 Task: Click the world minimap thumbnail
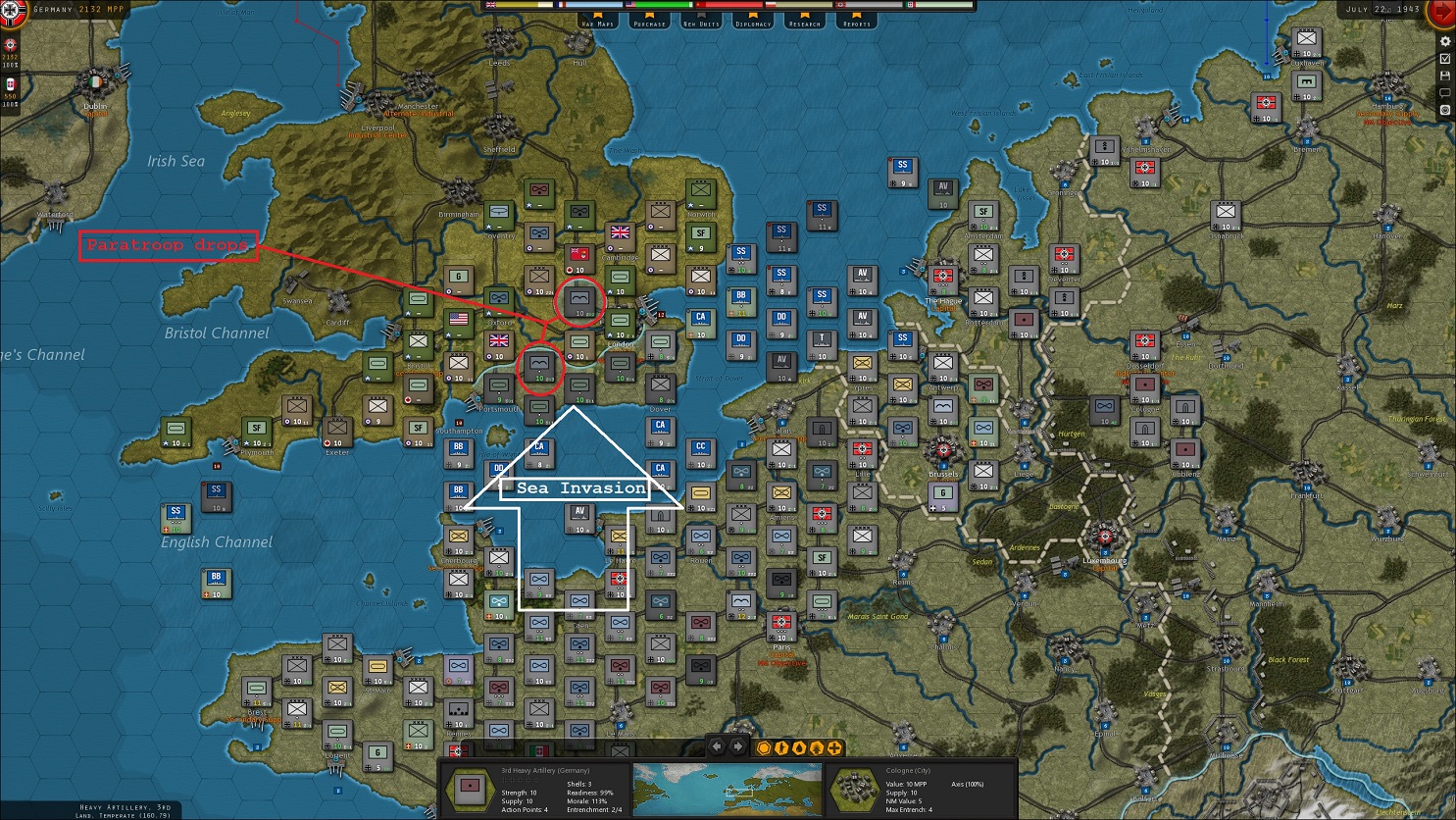coord(726,788)
